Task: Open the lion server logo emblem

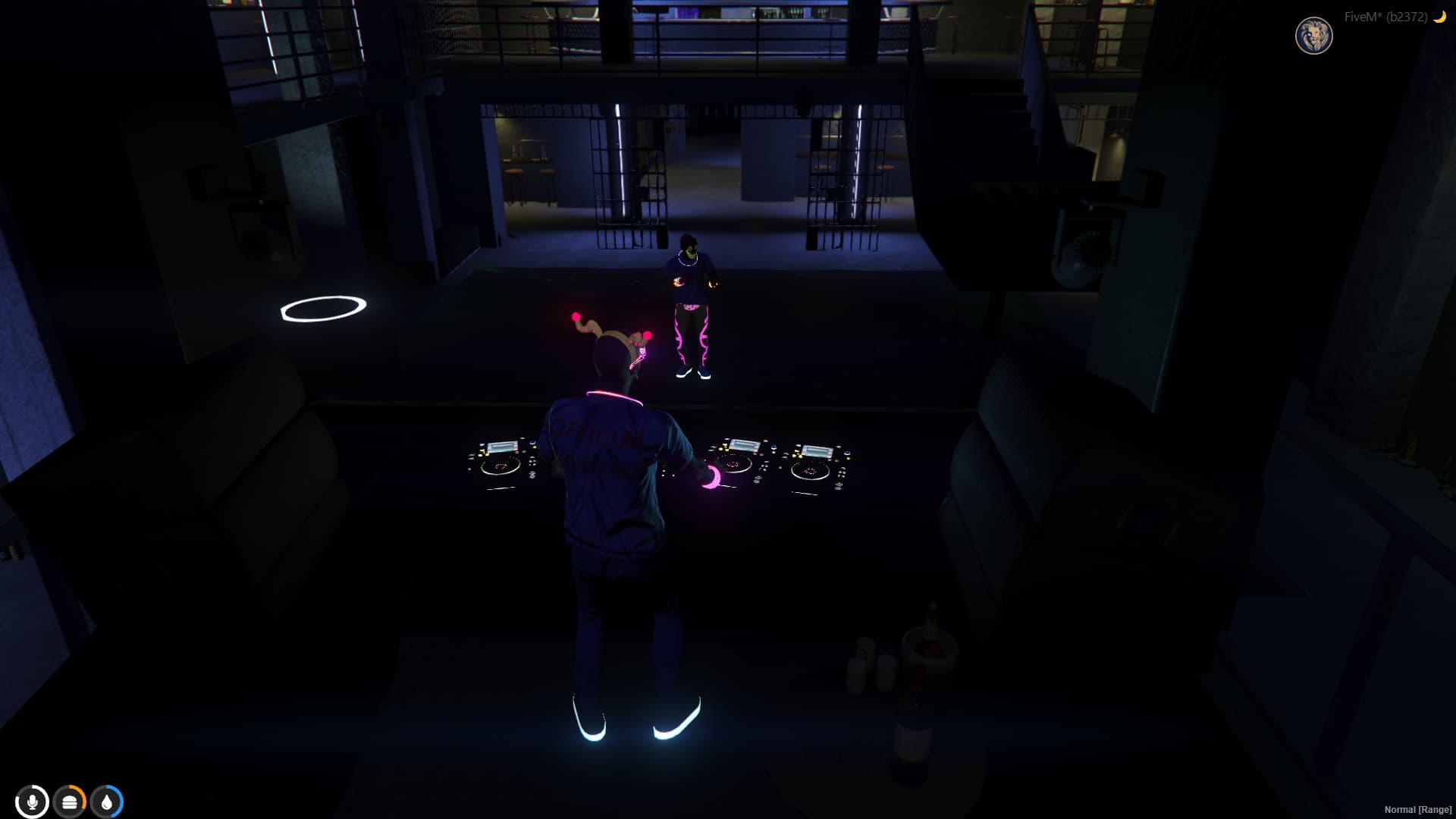Action: (1314, 33)
